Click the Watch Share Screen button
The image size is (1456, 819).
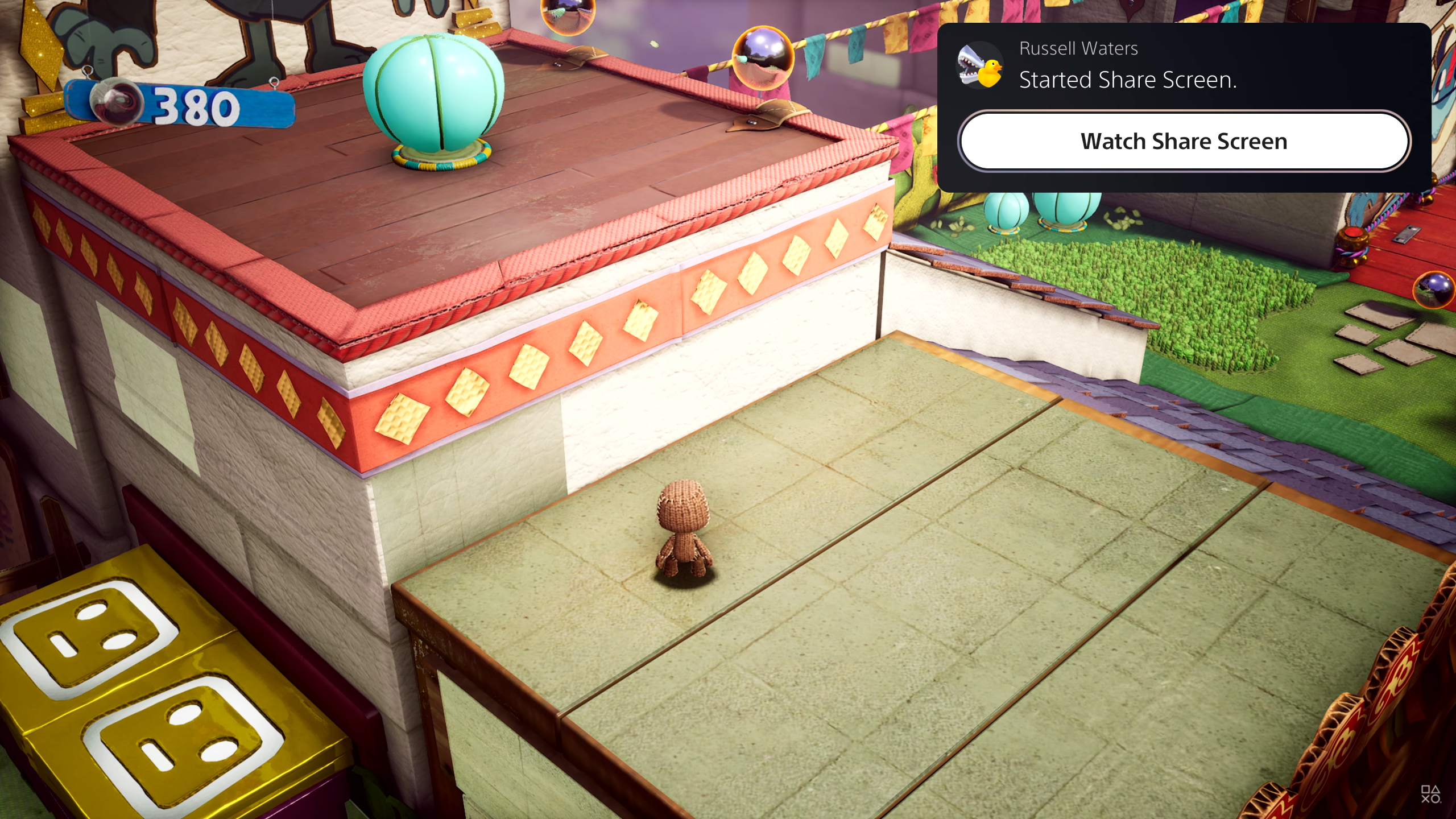1184,141
